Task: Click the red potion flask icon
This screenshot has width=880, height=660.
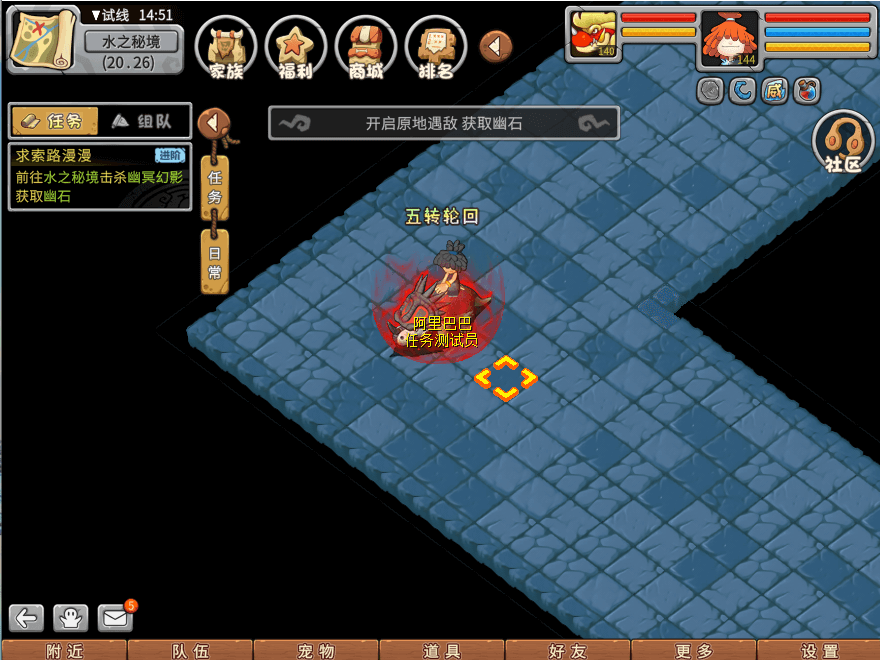Action: point(806,91)
